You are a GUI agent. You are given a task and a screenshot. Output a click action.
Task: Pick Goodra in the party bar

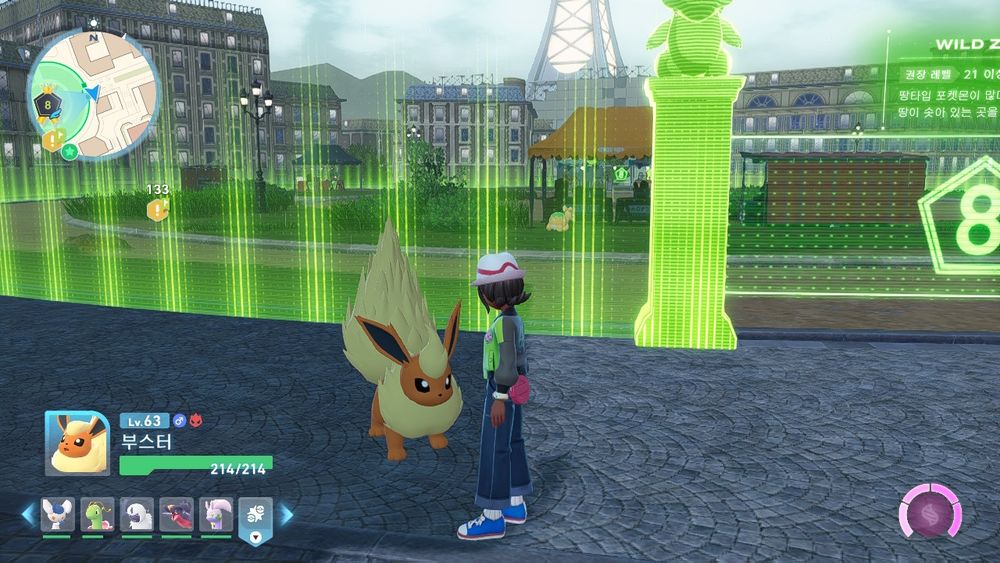216,514
